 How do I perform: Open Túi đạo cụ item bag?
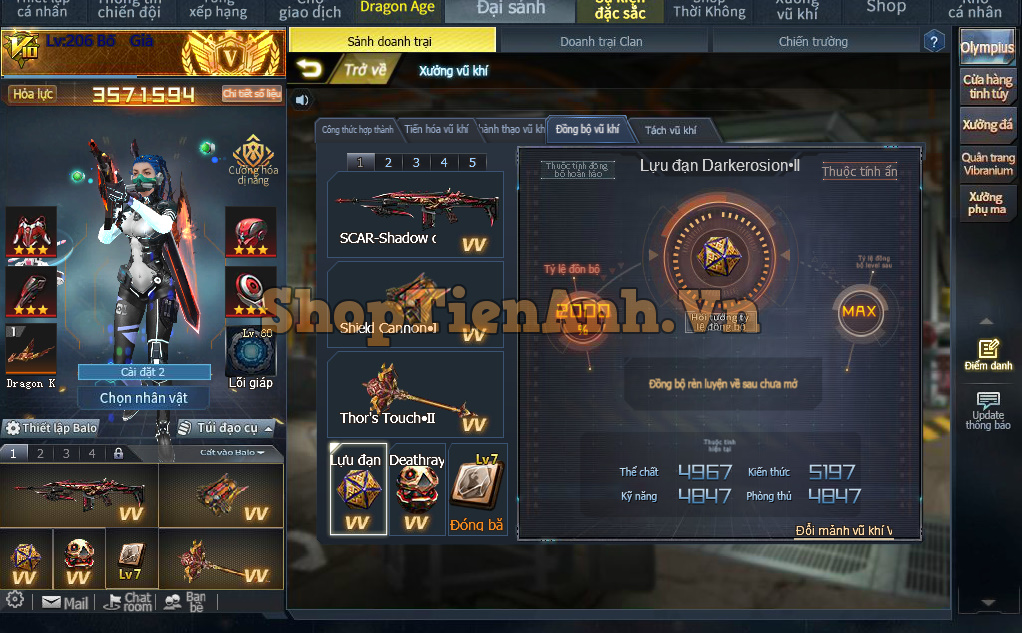[218, 427]
